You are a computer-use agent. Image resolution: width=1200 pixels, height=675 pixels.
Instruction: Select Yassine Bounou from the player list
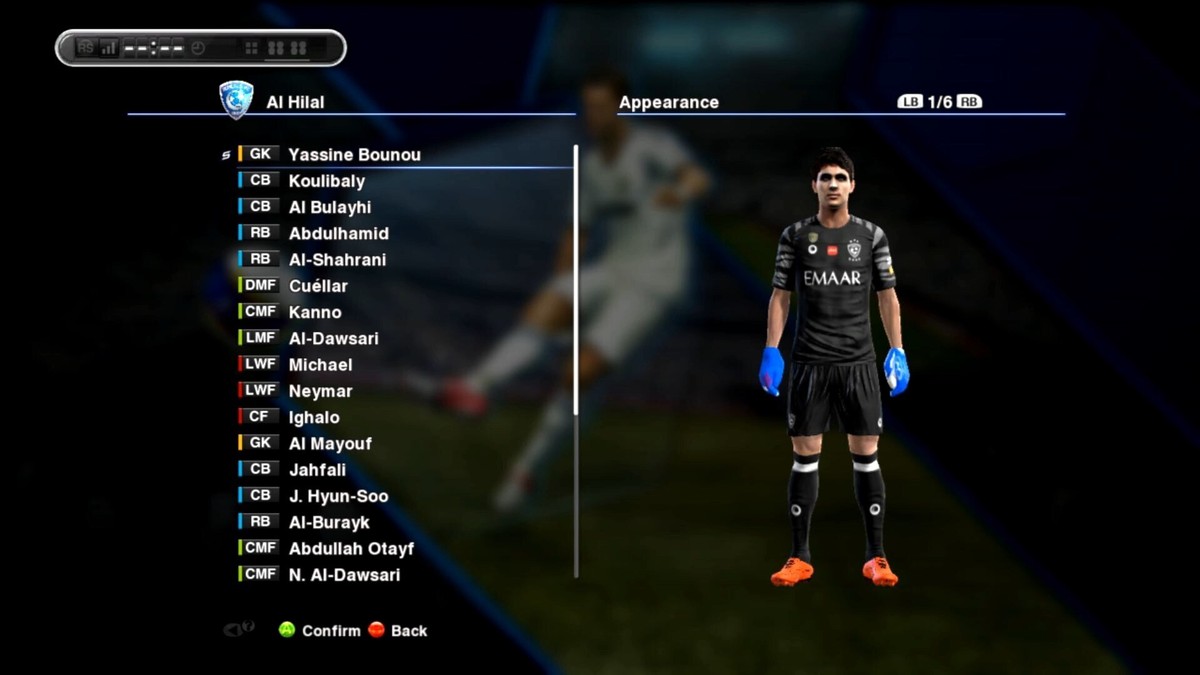354,155
